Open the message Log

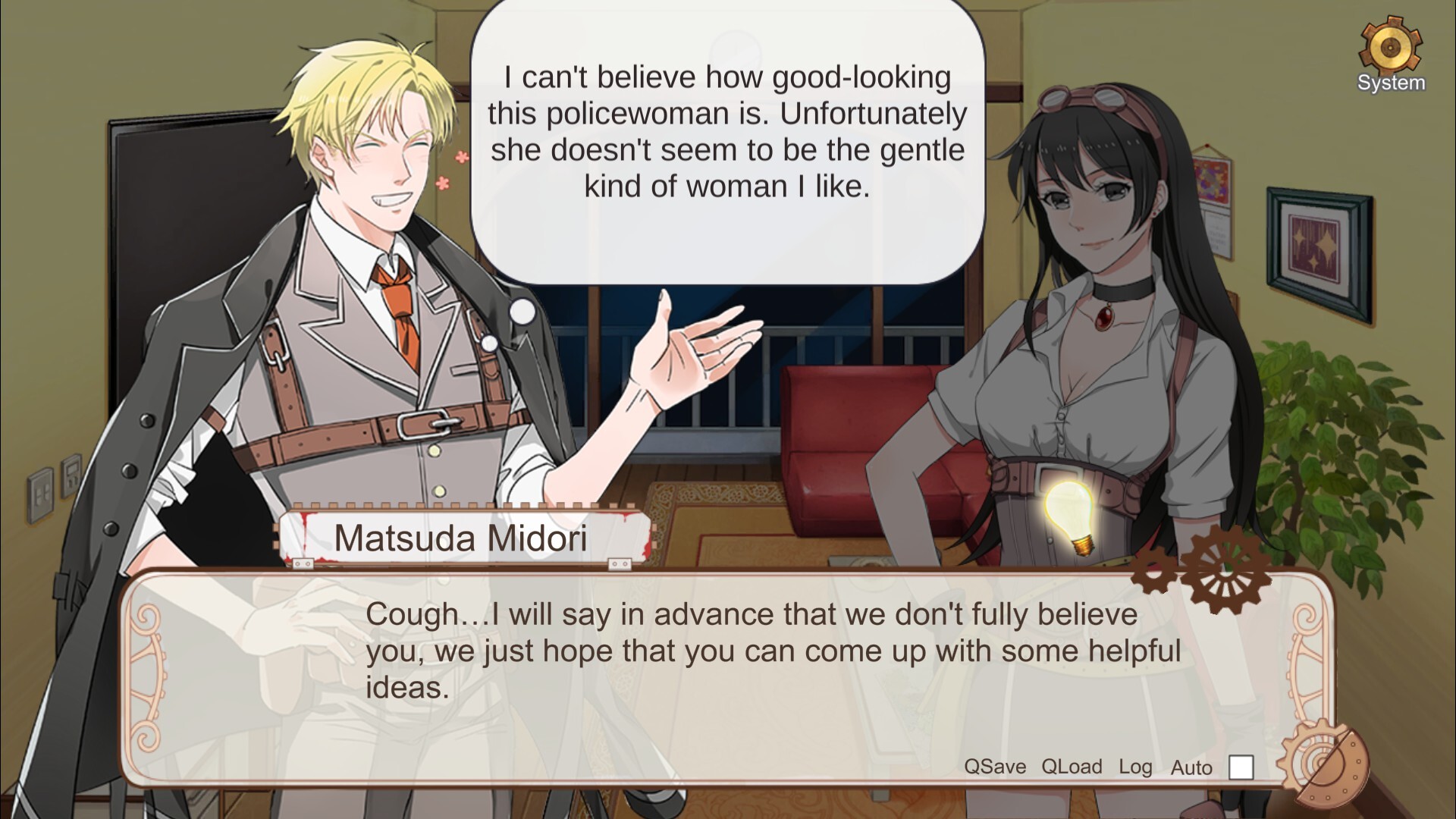point(1135,766)
